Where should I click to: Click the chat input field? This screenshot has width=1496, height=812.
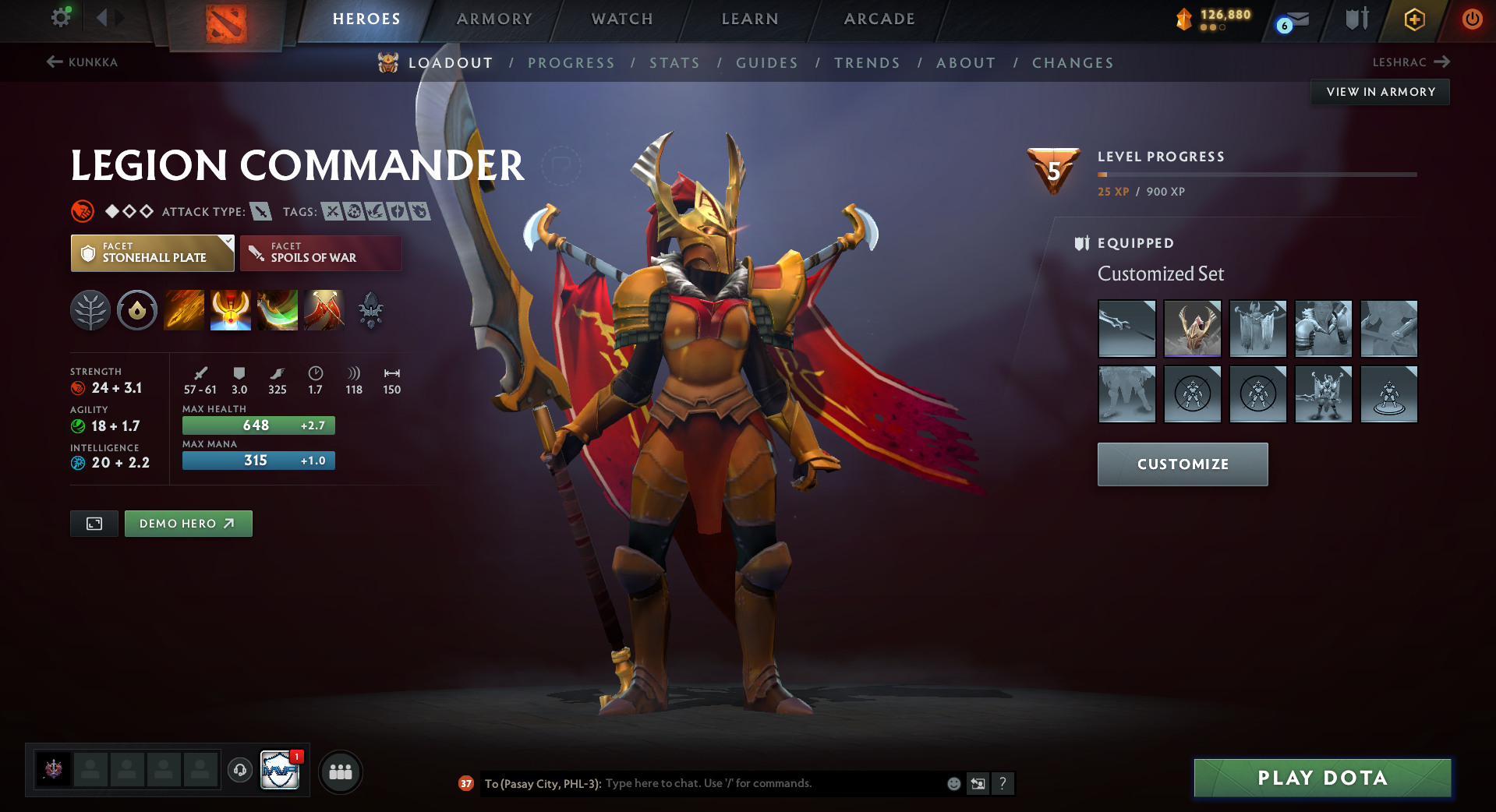tap(772, 783)
